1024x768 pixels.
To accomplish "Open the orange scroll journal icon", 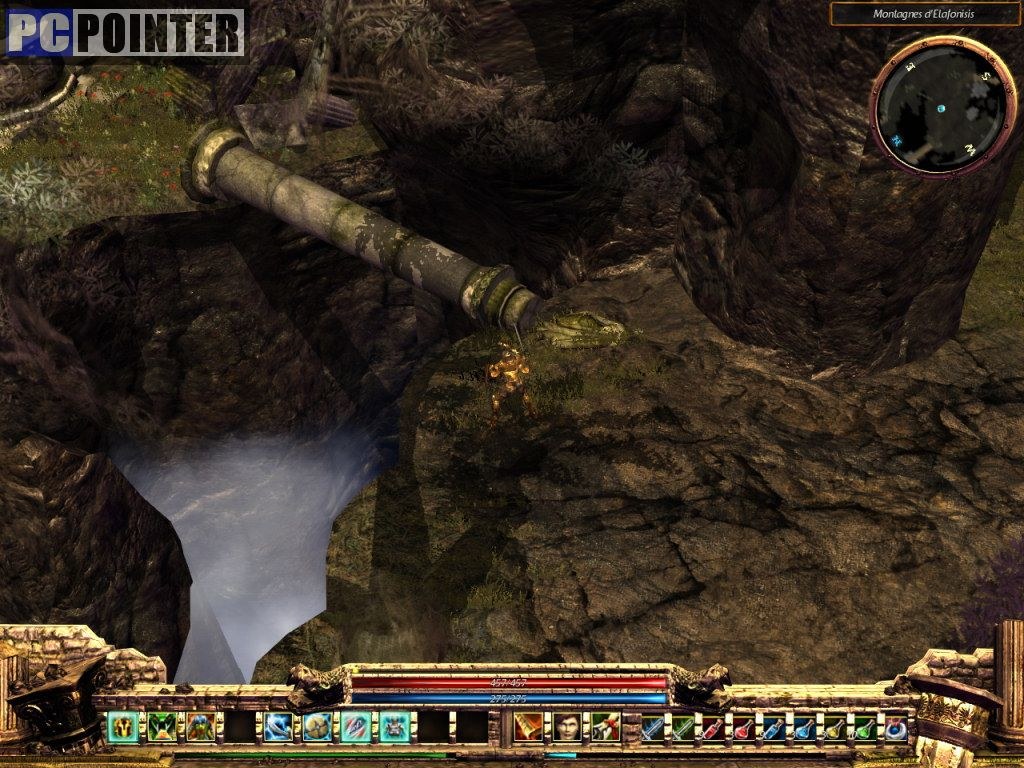I will point(528,726).
